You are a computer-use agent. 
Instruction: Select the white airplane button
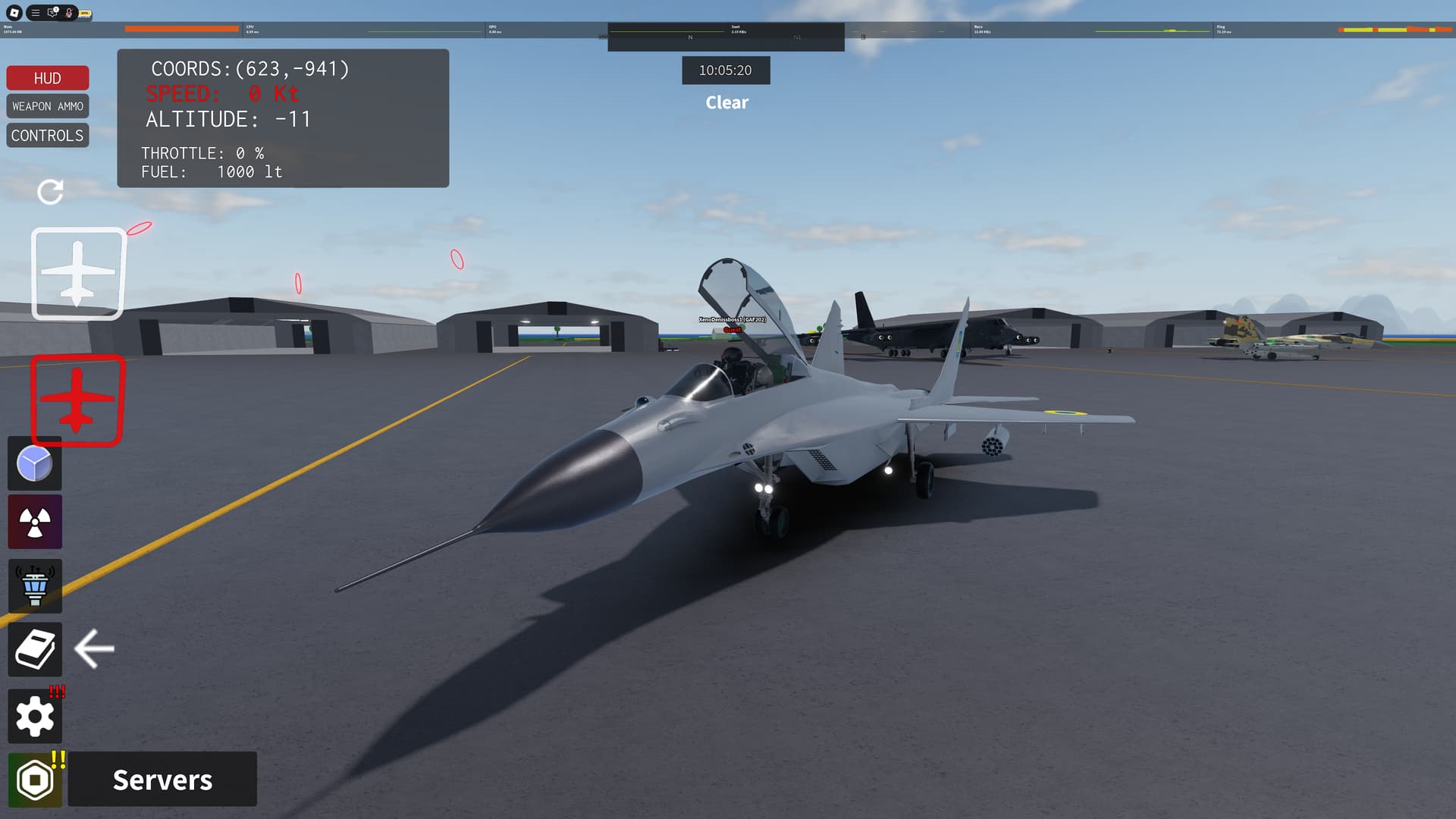[x=77, y=273]
